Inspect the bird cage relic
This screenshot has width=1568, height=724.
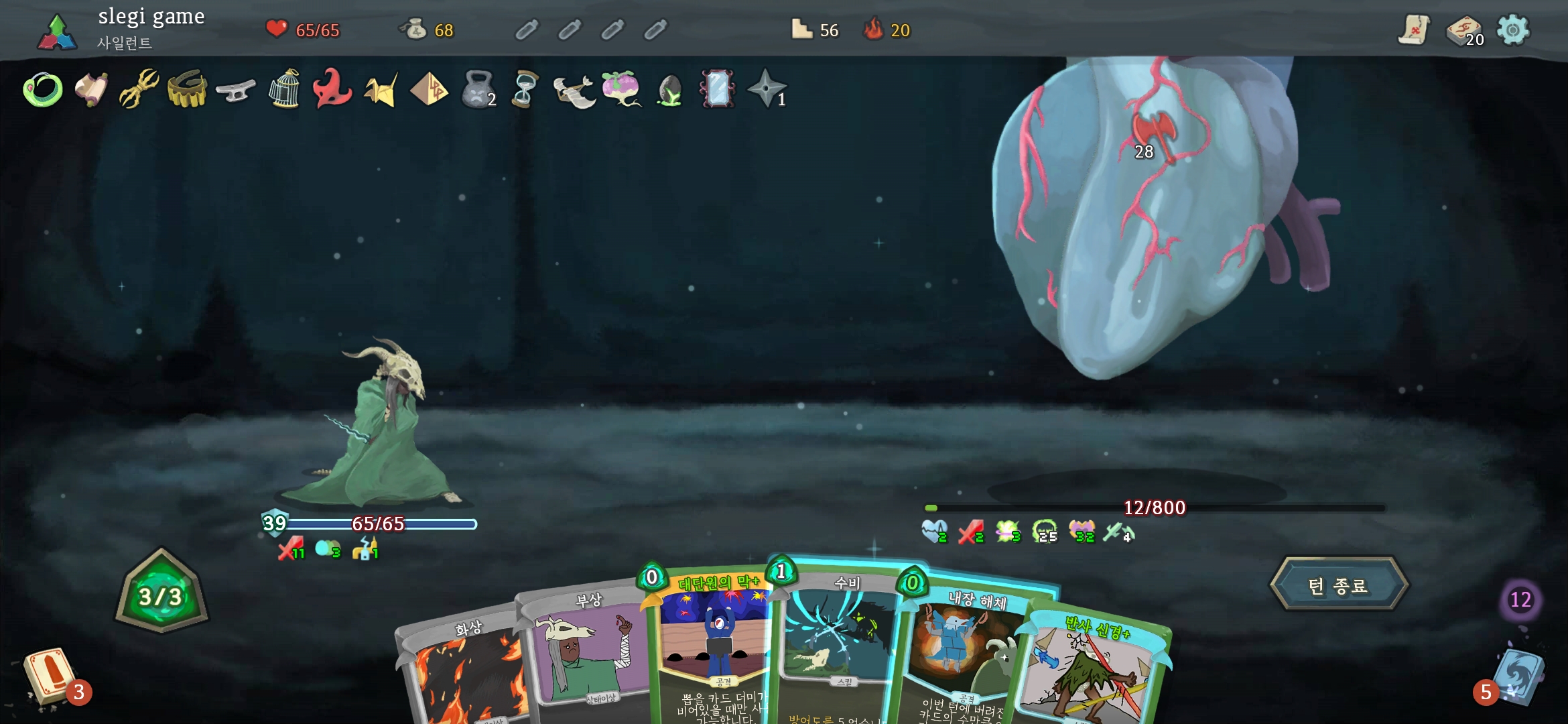pos(284,89)
